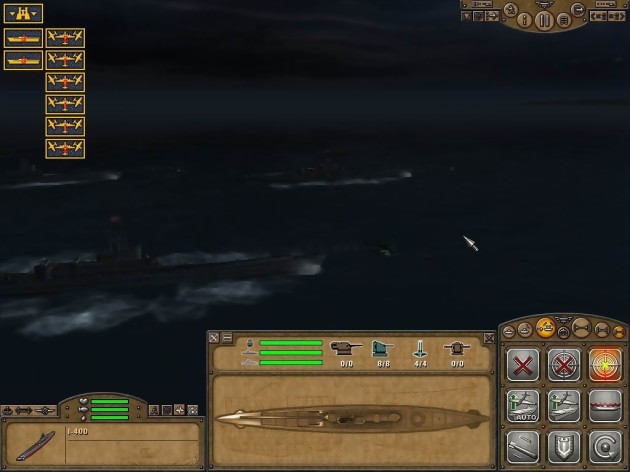Screen dimensions: 630x472
Task: Open the info panel with the 'i' button
Action: point(523,20)
